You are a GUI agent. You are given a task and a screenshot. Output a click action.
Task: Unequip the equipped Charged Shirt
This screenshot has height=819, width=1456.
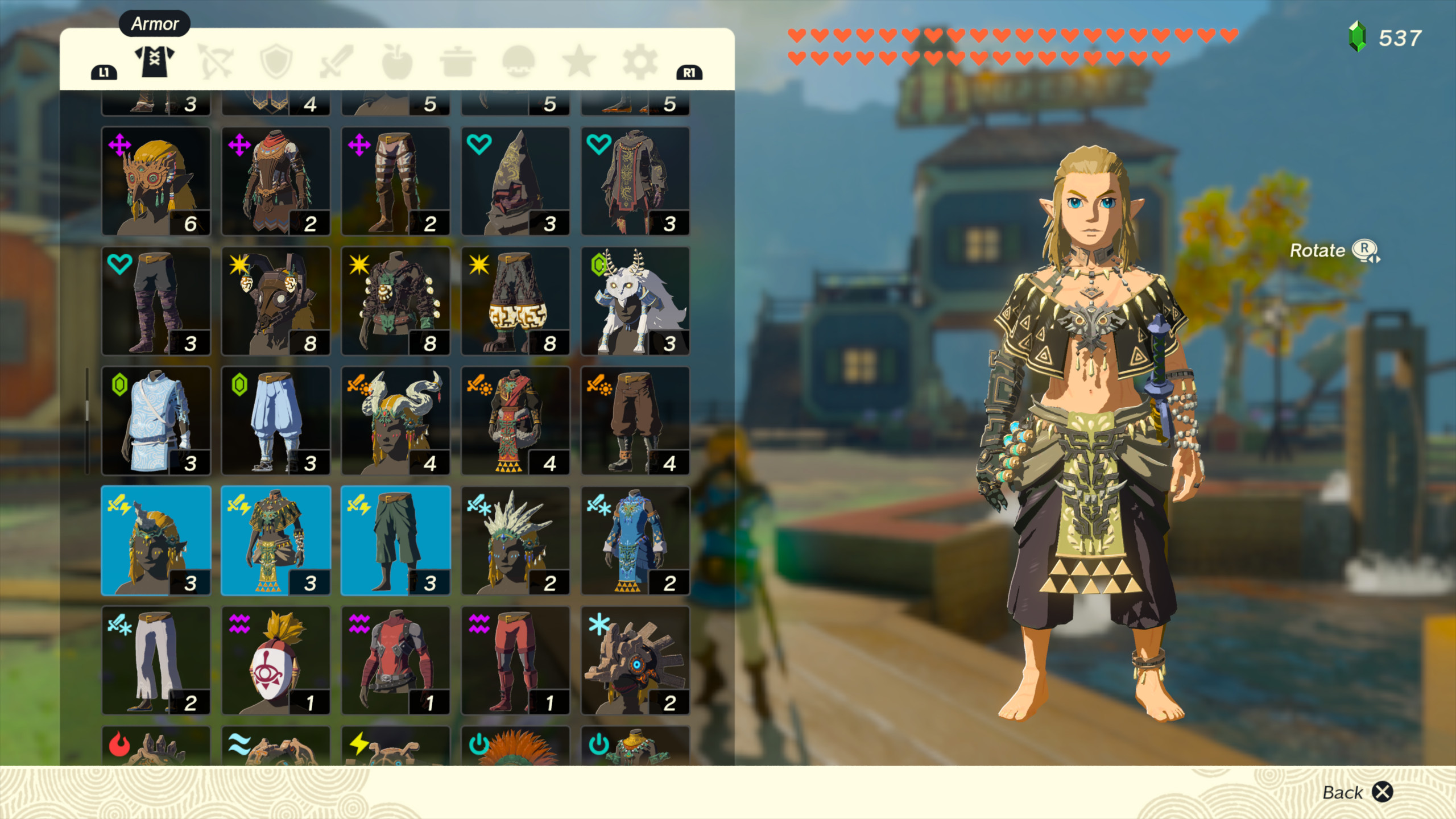tap(276, 540)
